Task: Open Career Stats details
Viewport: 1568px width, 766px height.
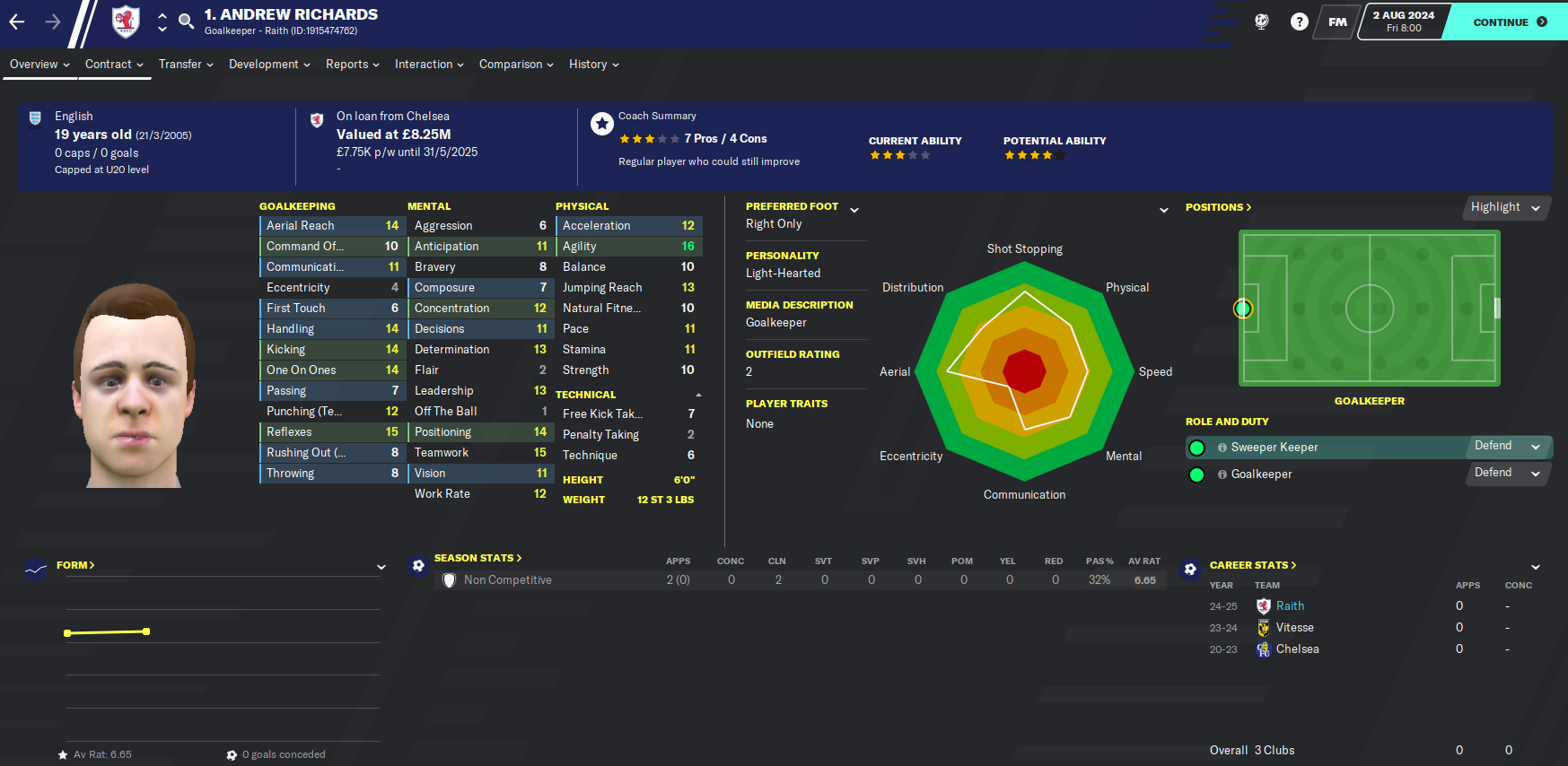Action: [1252, 565]
